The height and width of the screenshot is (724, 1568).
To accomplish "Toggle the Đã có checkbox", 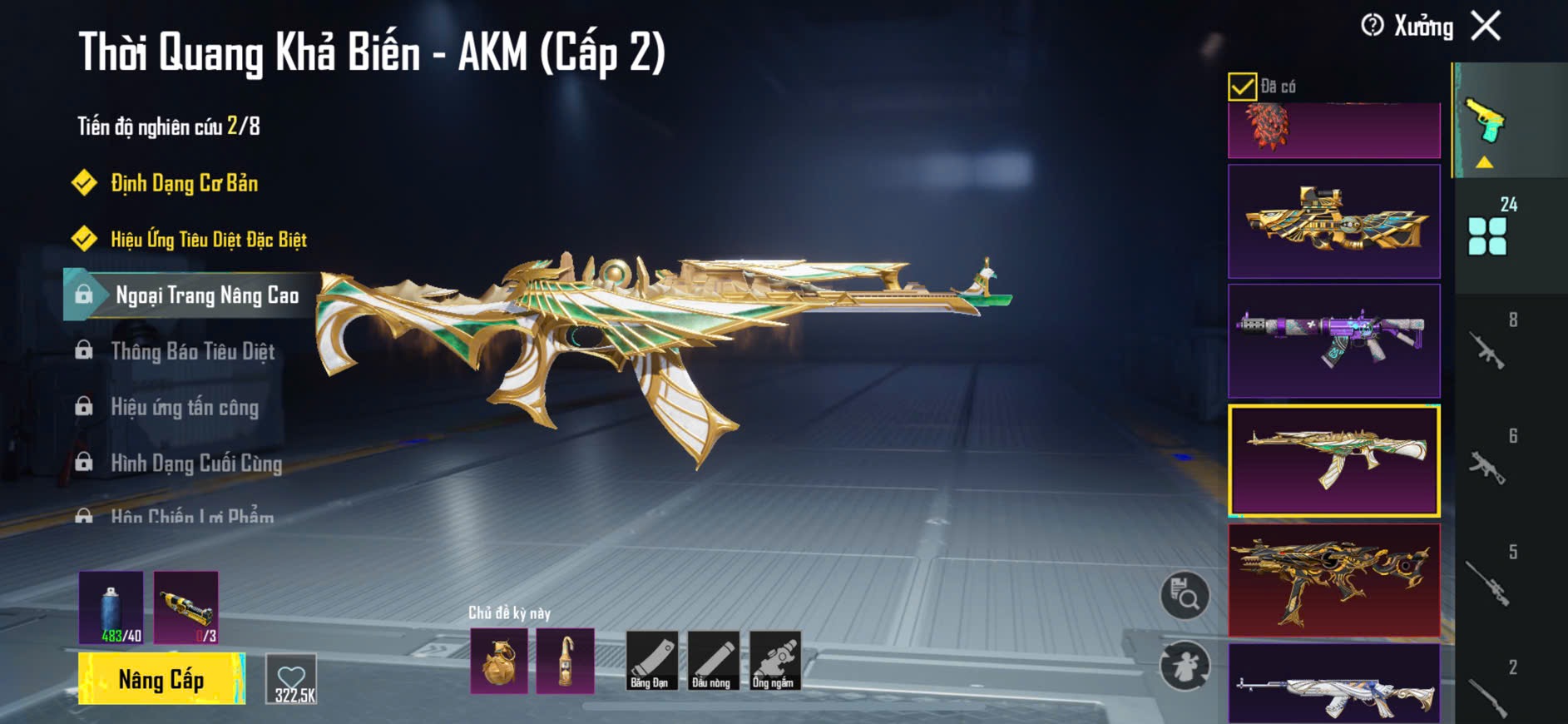I will [1242, 87].
